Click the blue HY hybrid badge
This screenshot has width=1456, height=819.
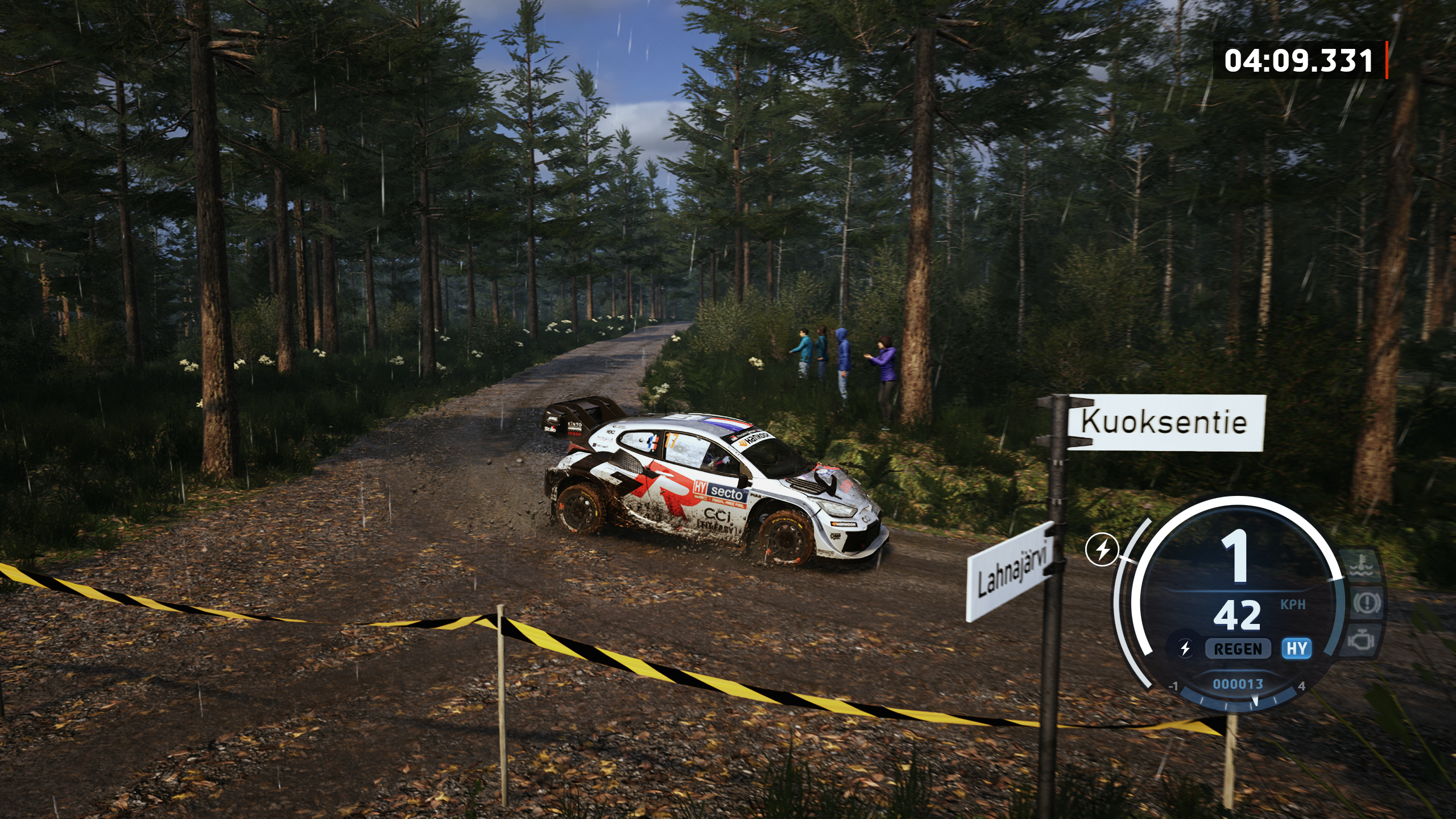coord(1297,648)
